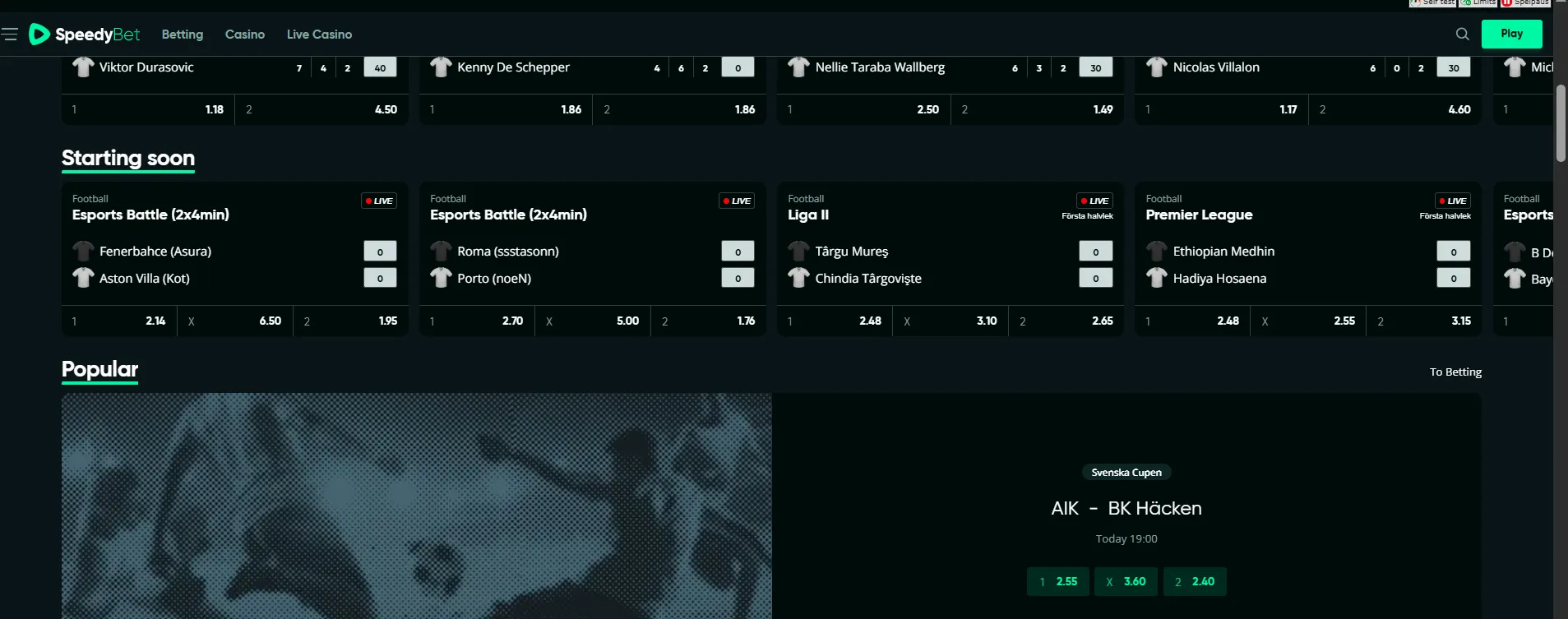Open the Live Casino section
Viewport: 1568px width, 619px height.
(x=319, y=35)
